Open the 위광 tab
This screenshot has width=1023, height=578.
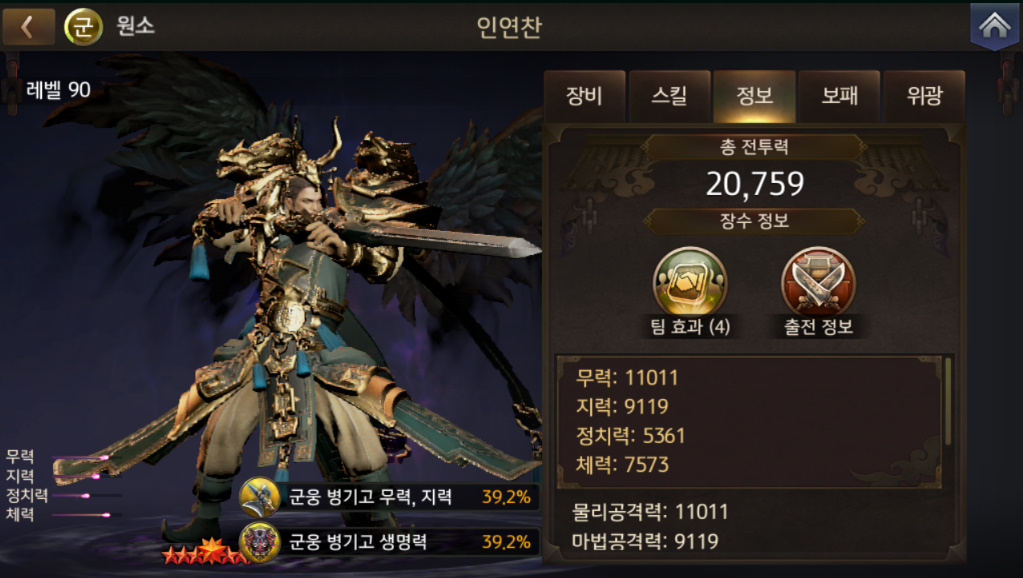coord(923,97)
